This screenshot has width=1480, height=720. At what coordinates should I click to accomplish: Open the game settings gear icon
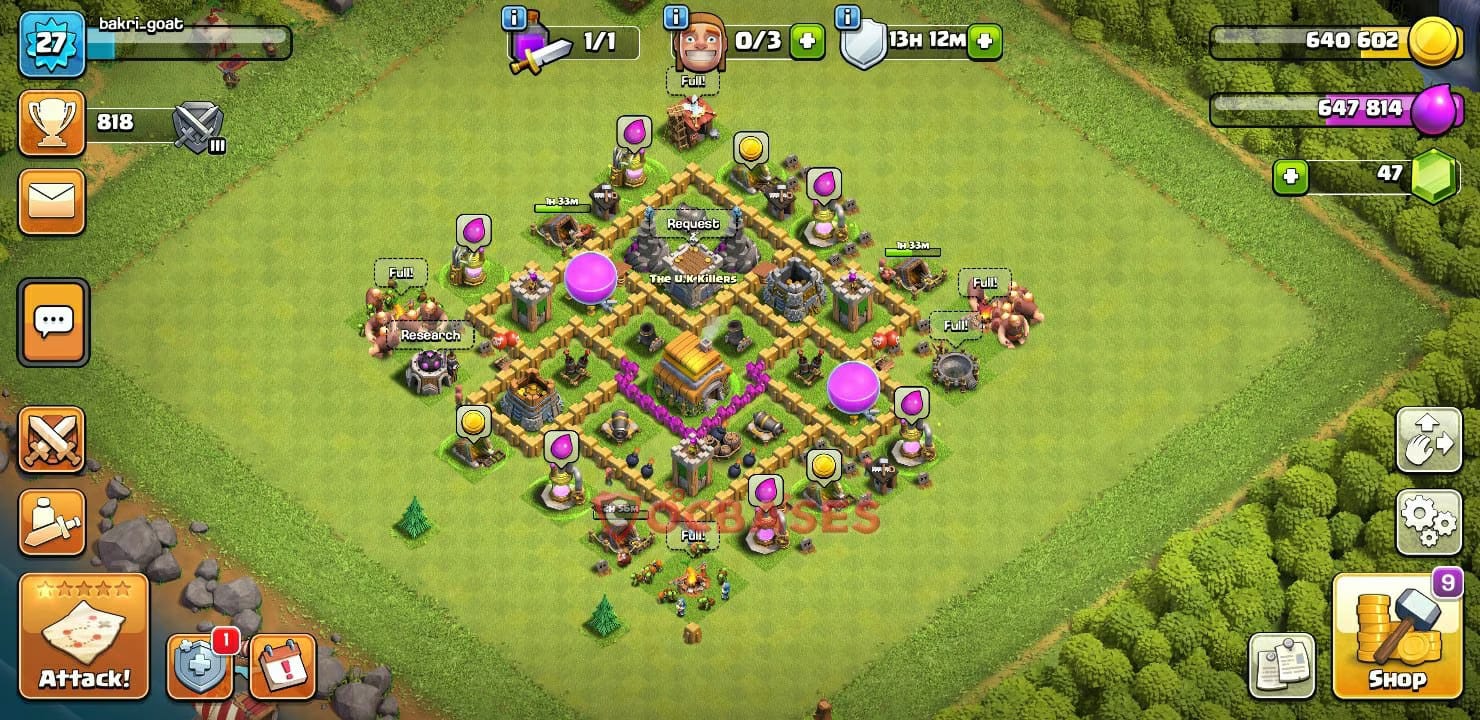(1428, 520)
